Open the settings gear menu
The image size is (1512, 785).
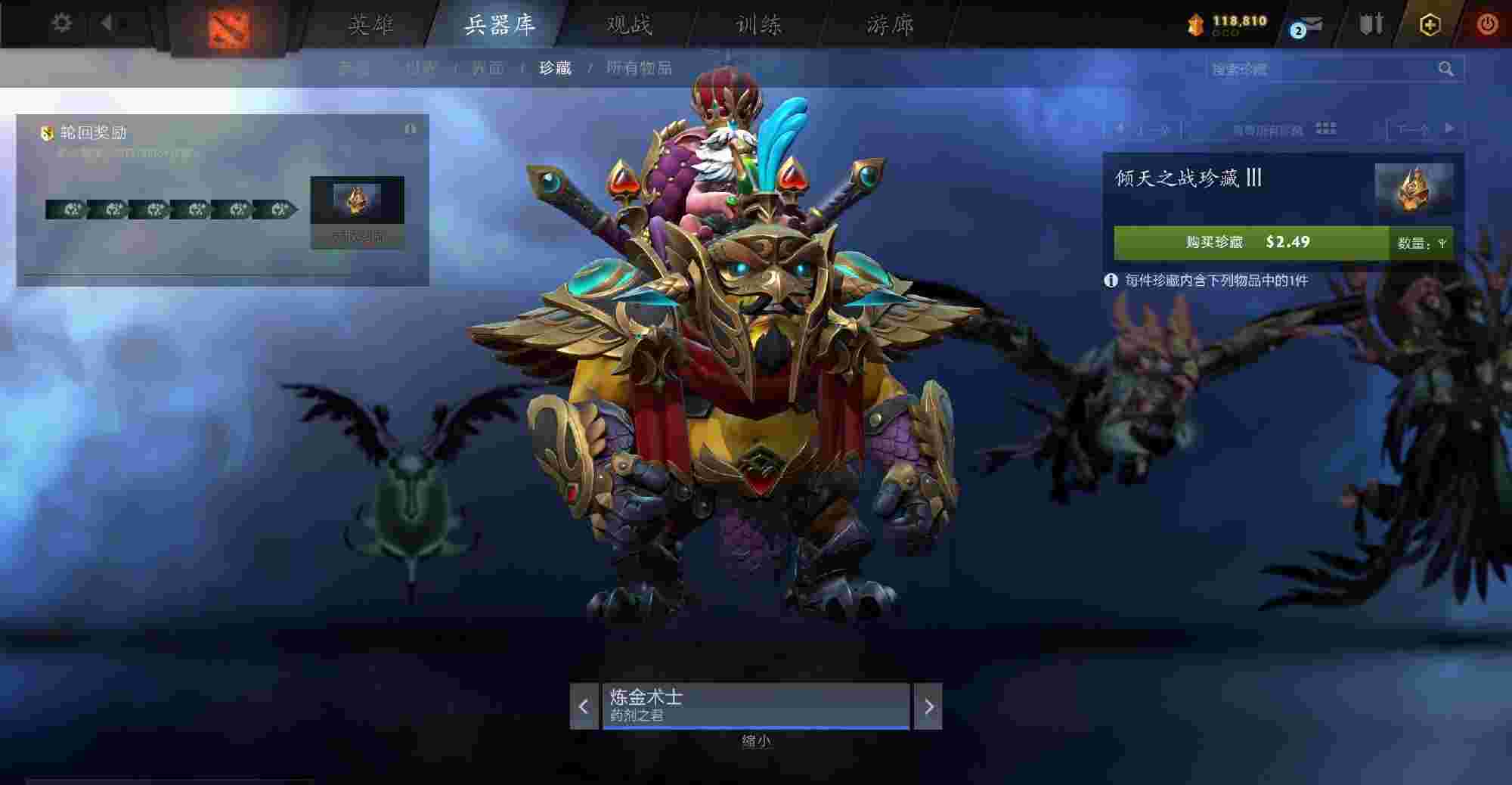click(61, 23)
